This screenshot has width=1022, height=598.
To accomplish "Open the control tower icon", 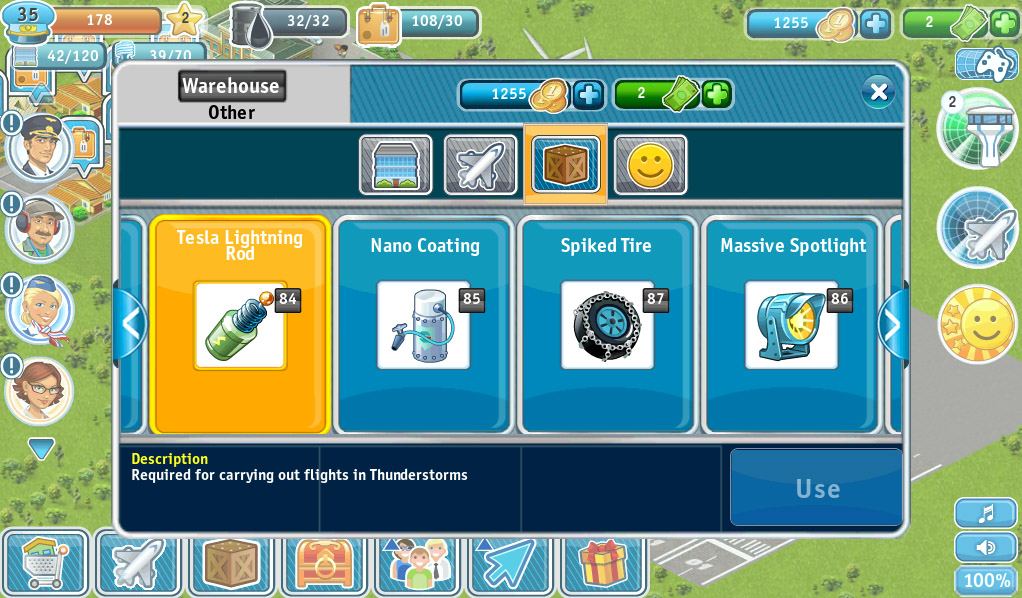I will [x=978, y=130].
